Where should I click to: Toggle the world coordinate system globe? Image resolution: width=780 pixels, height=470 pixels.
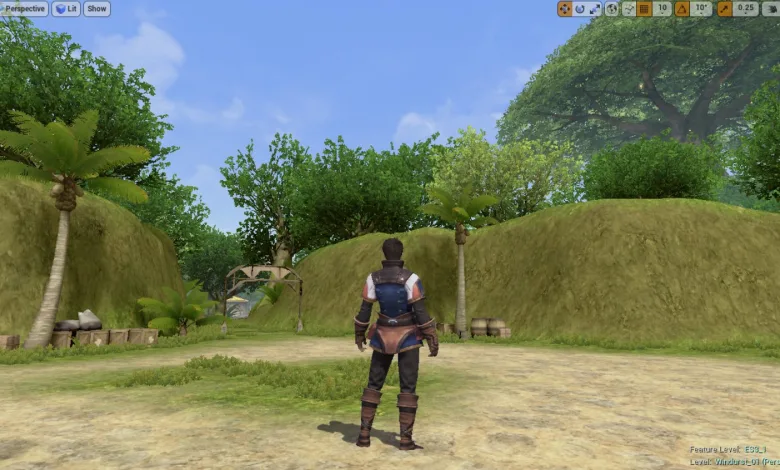(x=612, y=9)
